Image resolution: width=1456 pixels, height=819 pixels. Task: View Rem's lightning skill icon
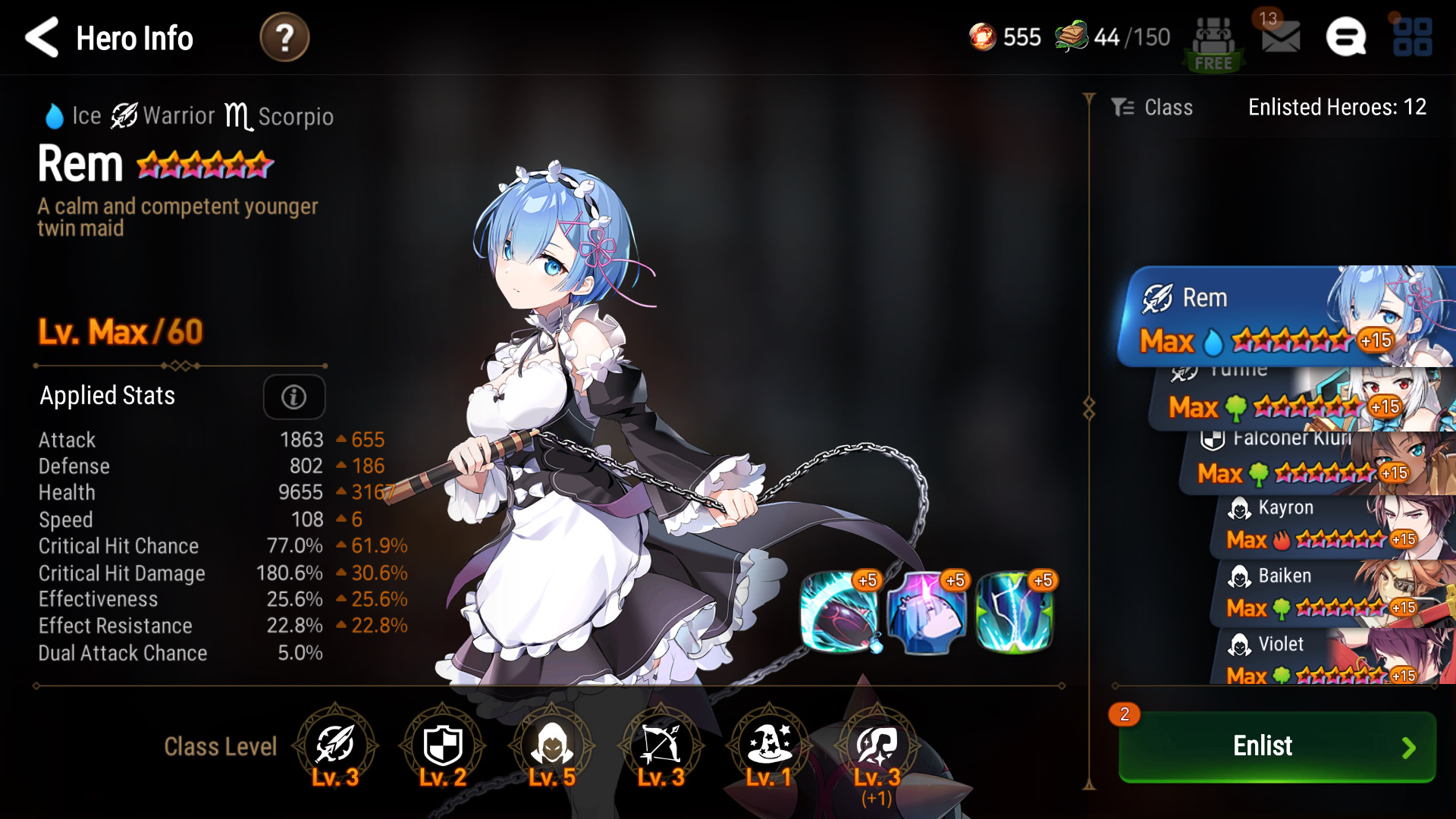1015,613
